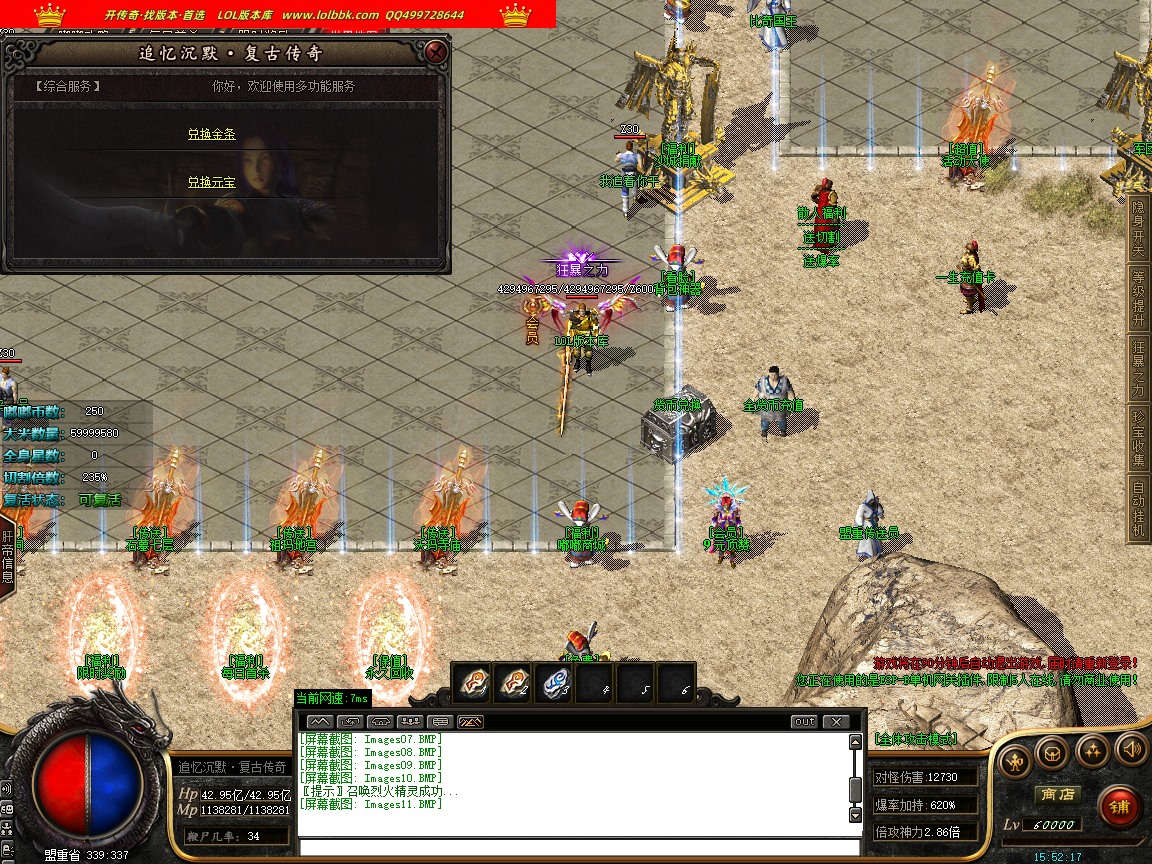The width and height of the screenshot is (1152, 864).
Task: Choose the 兑换元宝 exchange option
Action: (211, 183)
